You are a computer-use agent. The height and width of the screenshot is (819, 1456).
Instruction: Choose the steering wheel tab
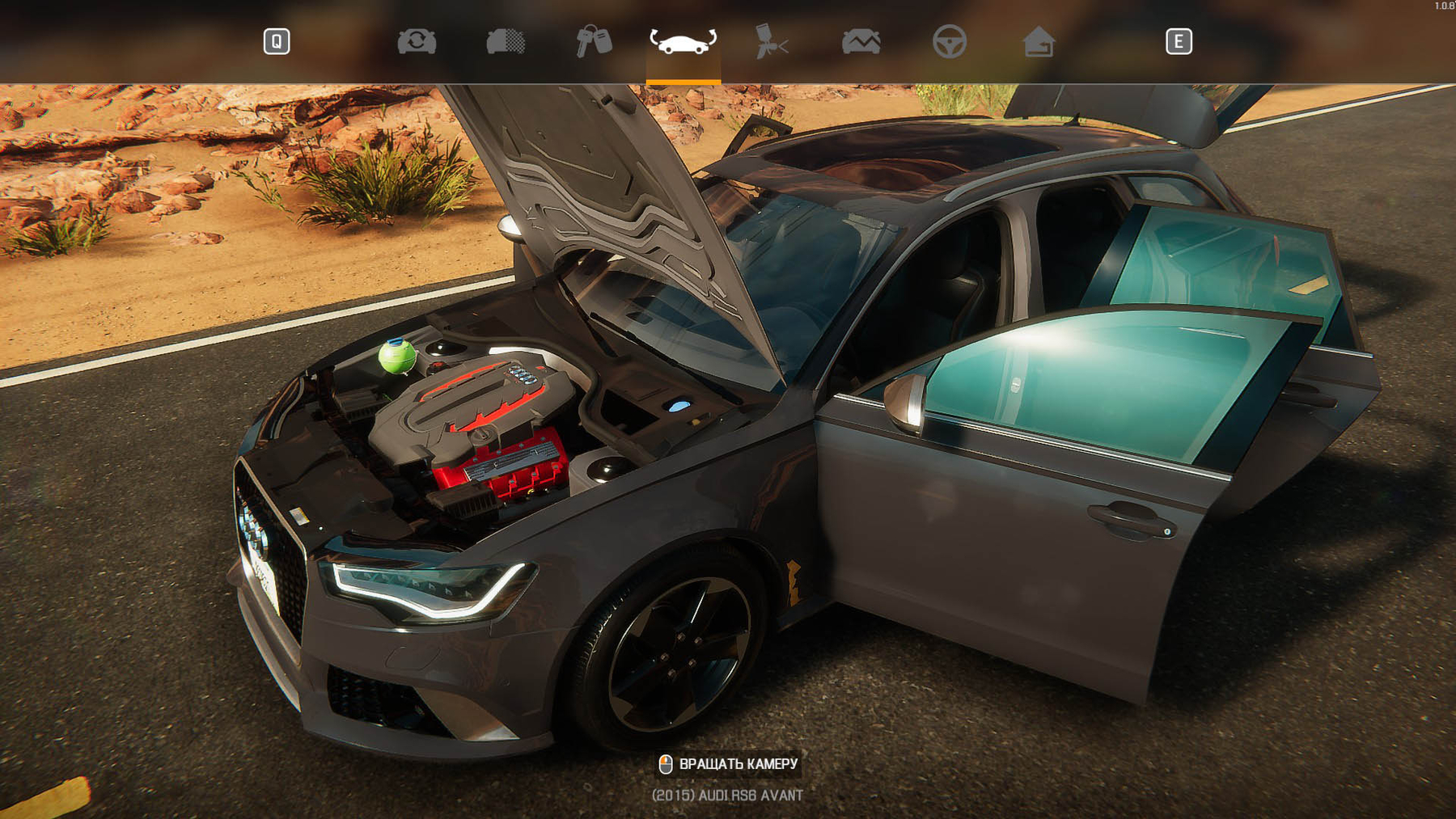[x=949, y=41]
